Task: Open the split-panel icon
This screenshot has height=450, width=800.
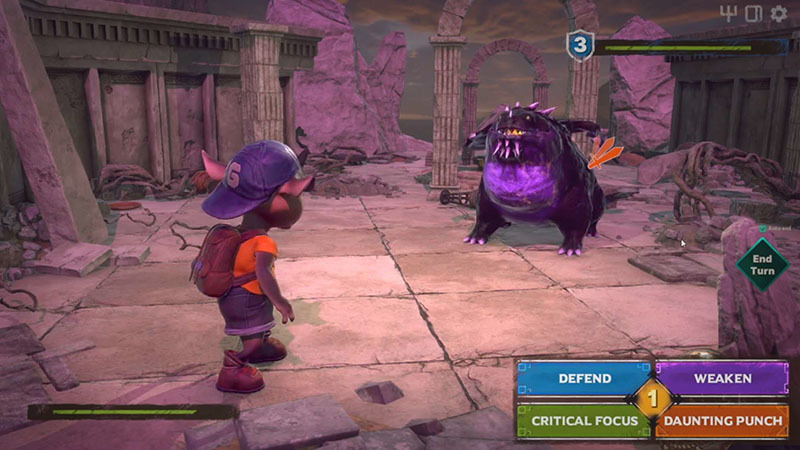Action: click(x=753, y=14)
